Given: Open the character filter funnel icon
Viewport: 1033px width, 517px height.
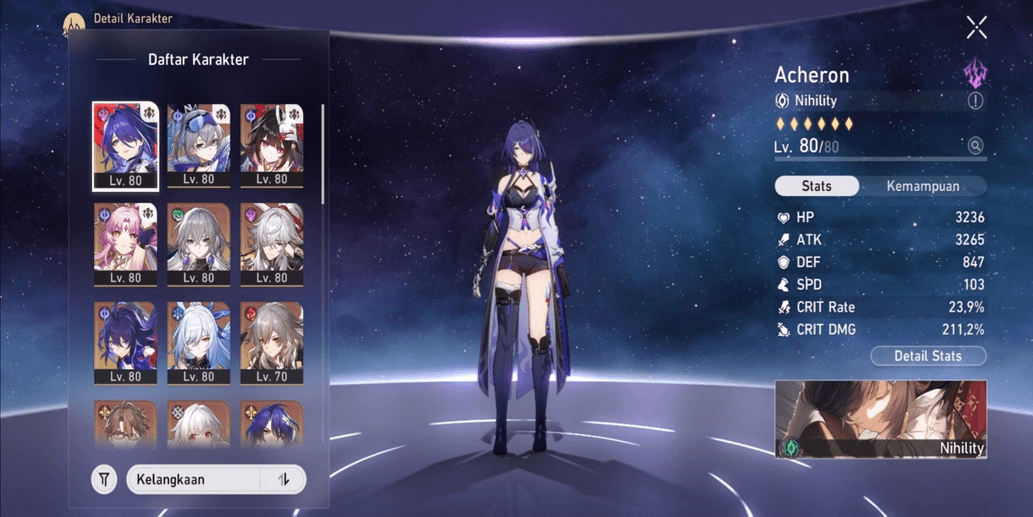Looking at the screenshot, I should [104, 480].
